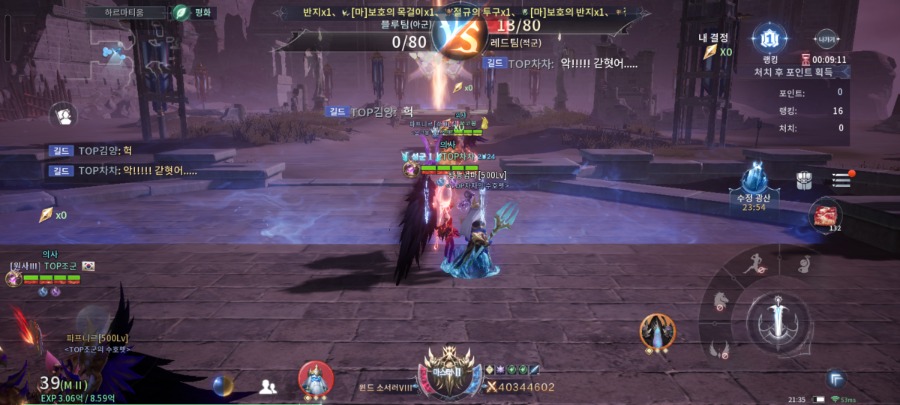Open the winged crest emblem at bottom center

(x=442, y=370)
